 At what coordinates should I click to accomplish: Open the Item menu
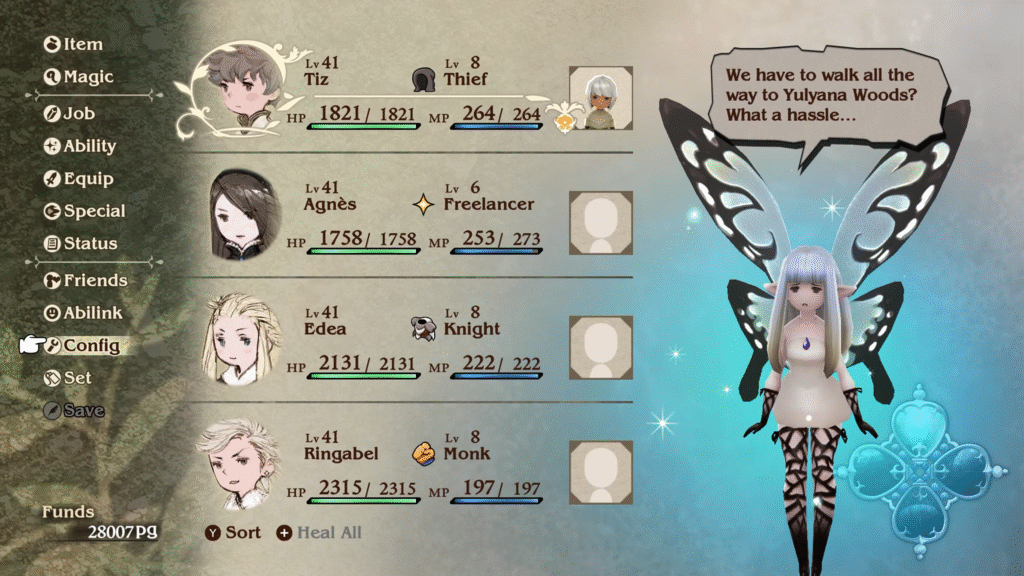pyautogui.click(x=74, y=44)
